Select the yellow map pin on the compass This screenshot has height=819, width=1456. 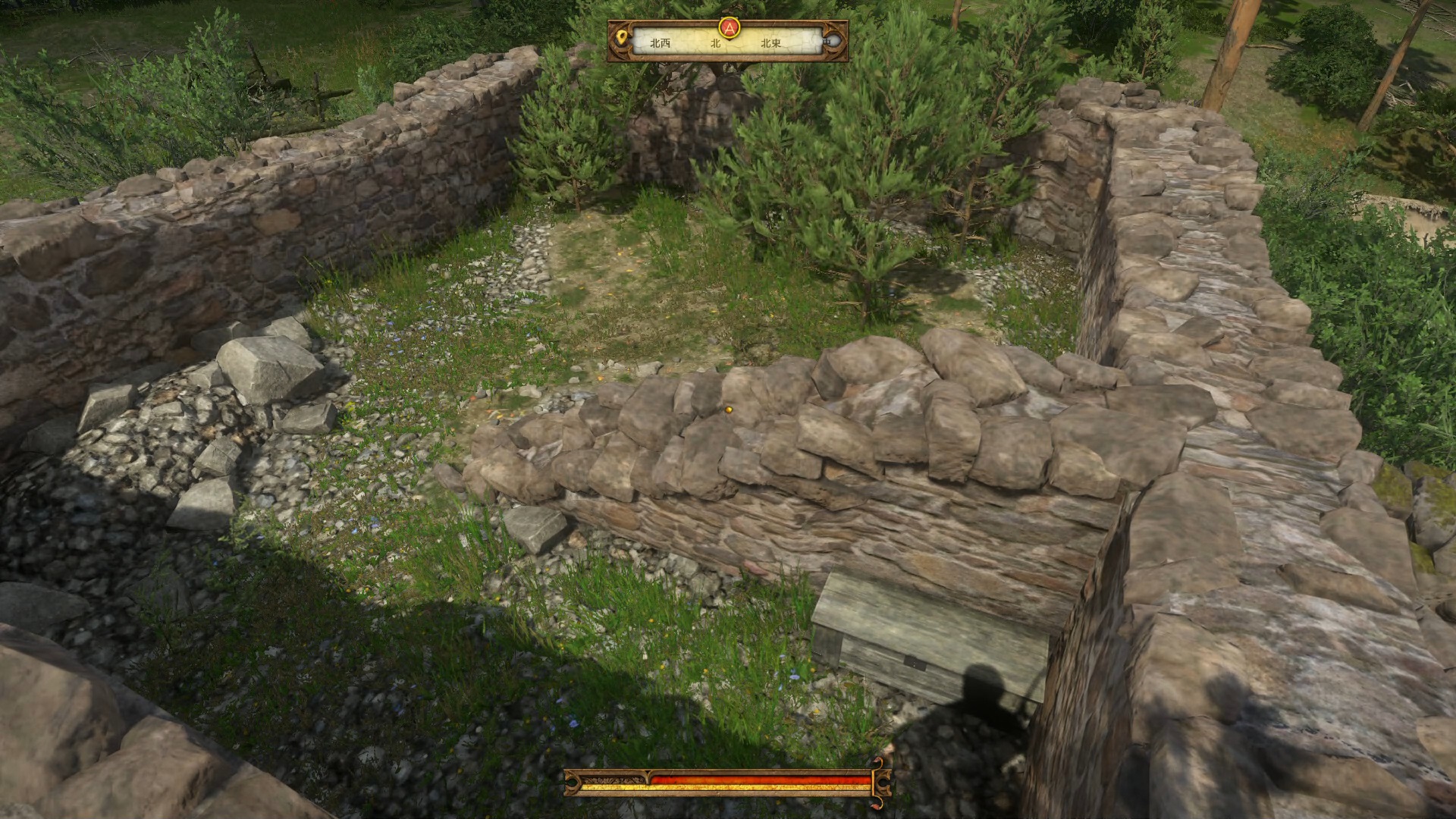[622, 37]
